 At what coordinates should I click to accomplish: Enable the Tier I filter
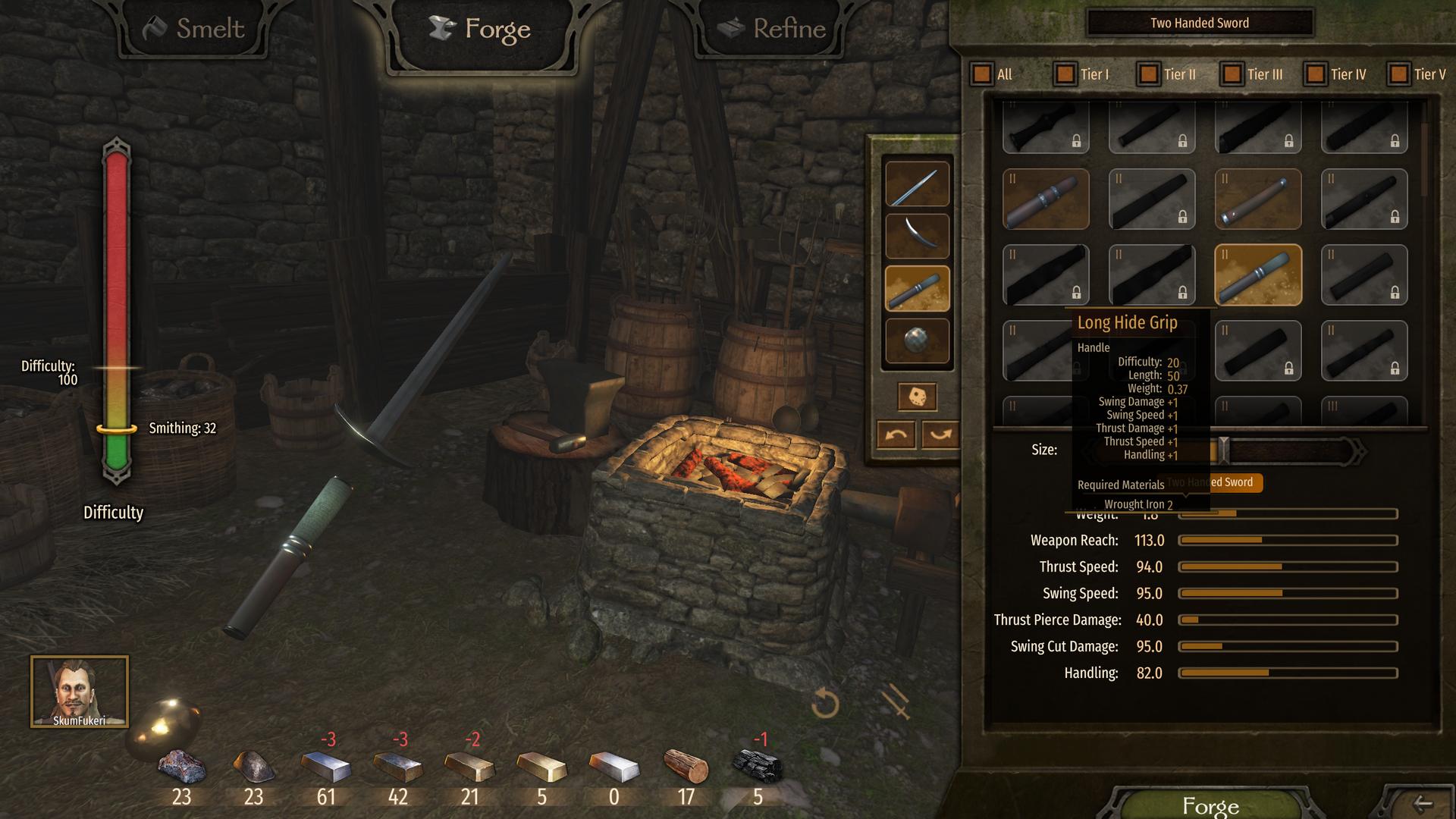(x=1065, y=74)
